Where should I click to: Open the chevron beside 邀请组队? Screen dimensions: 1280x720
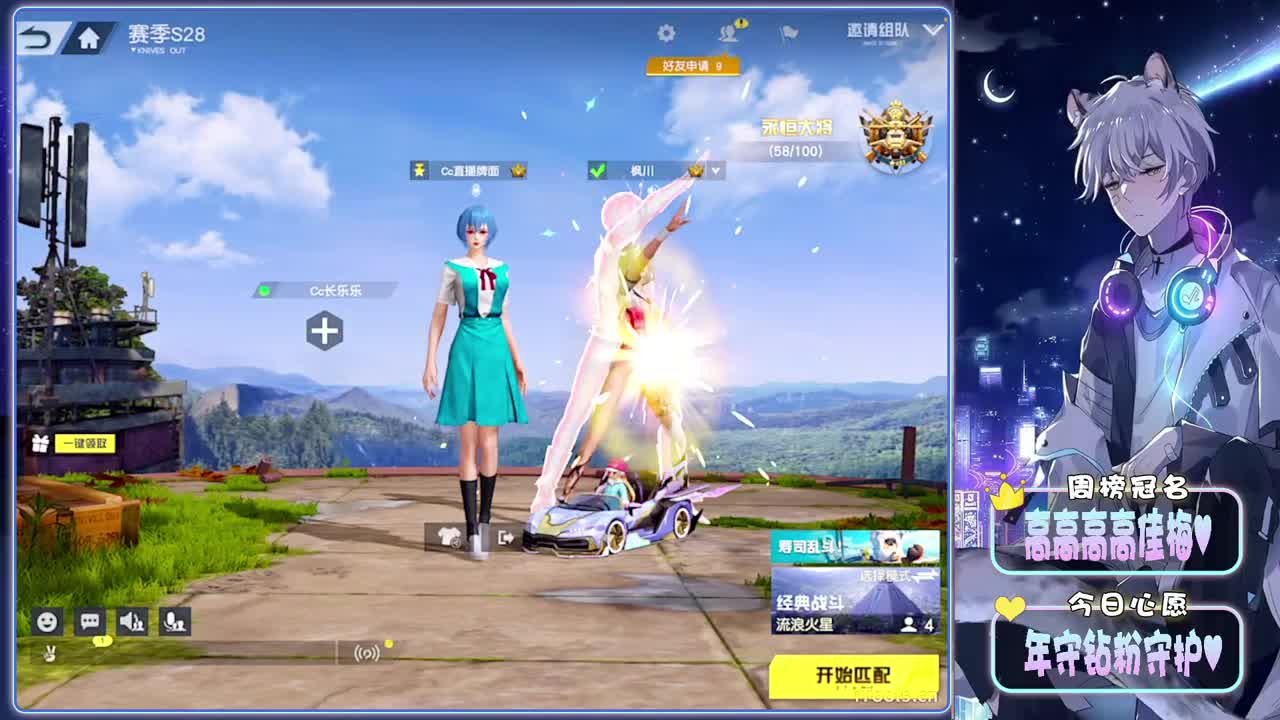pyautogui.click(x=931, y=31)
